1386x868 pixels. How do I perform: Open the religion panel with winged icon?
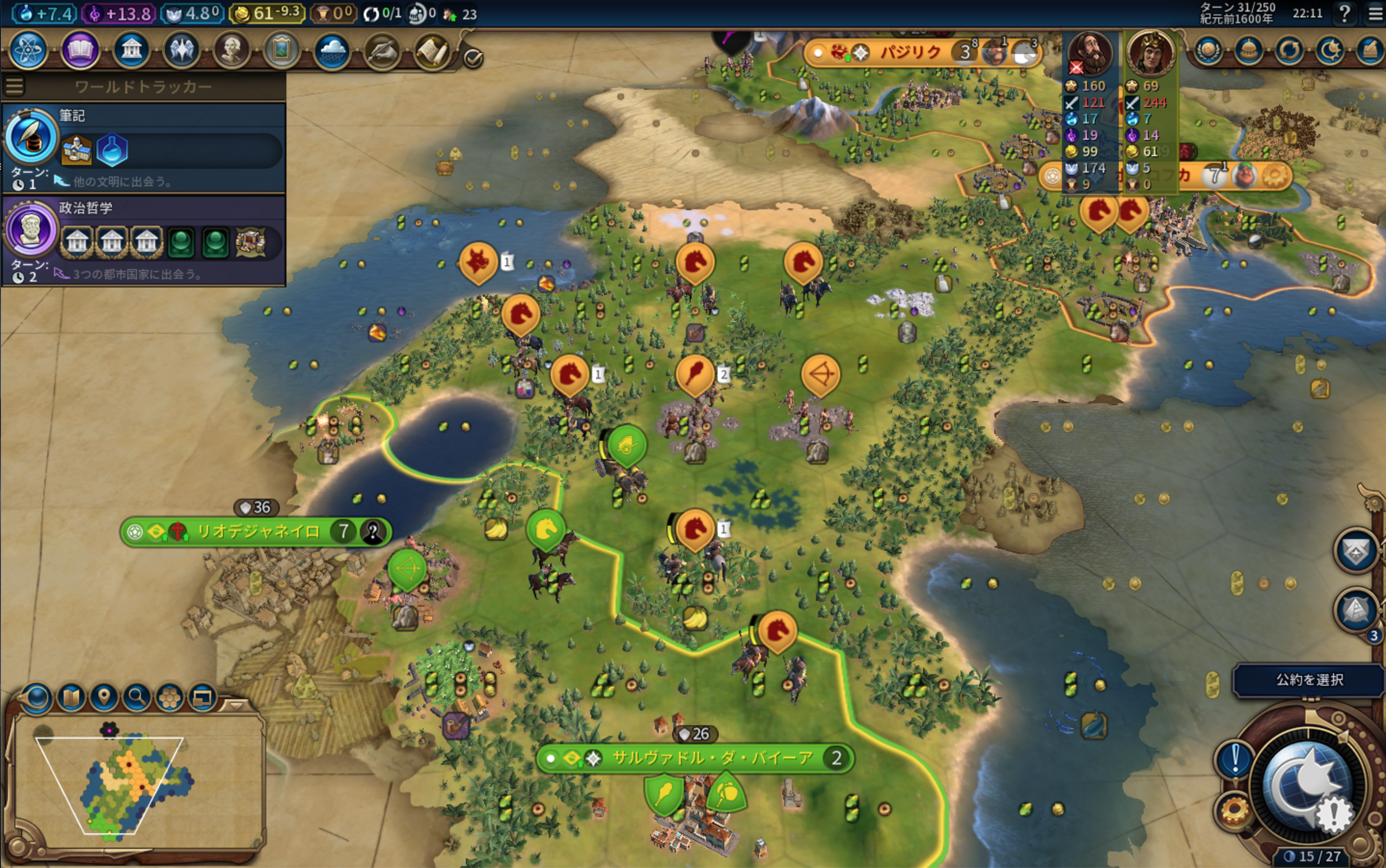tap(181, 51)
